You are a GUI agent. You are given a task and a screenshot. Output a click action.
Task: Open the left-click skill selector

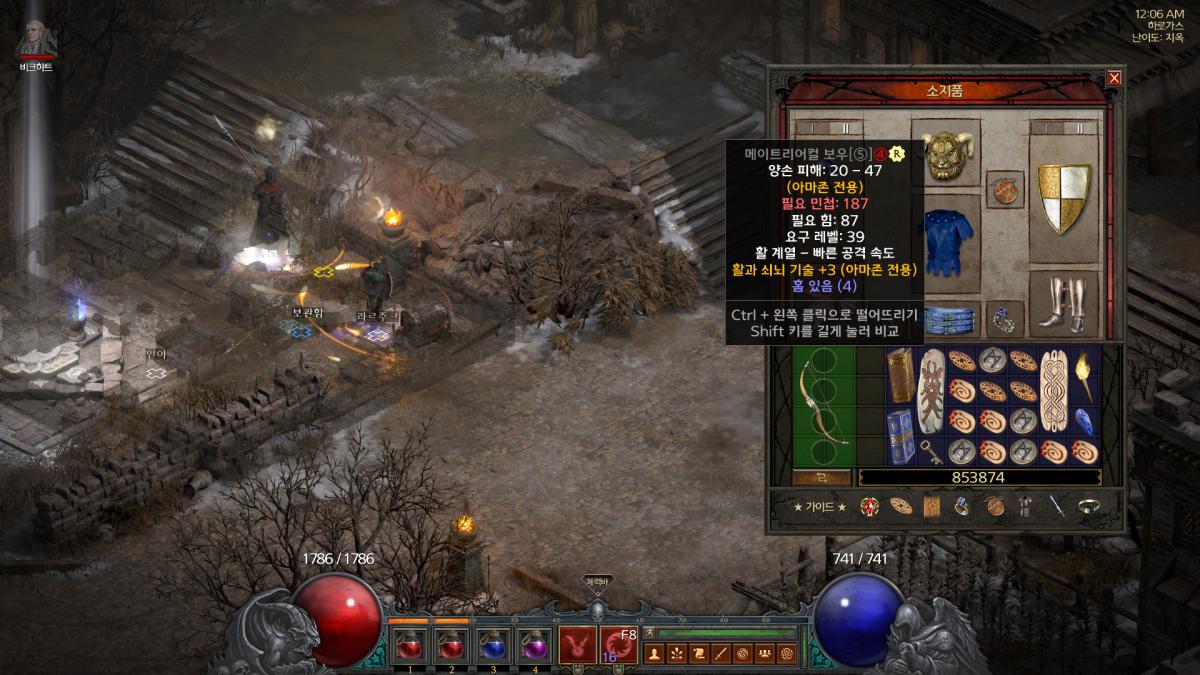(x=576, y=646)
